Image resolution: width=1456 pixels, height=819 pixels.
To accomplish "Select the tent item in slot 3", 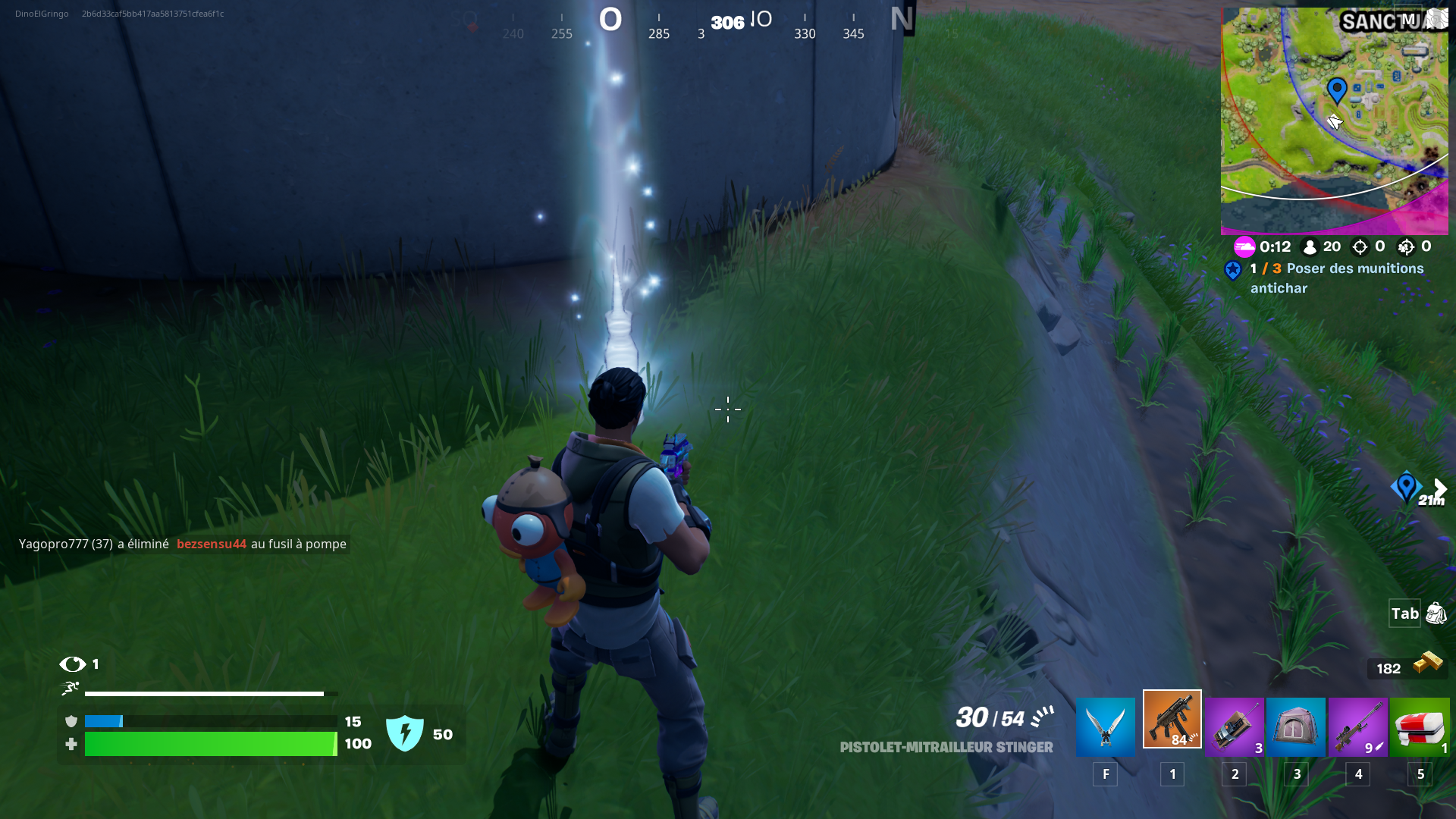I will [1296, 726].
